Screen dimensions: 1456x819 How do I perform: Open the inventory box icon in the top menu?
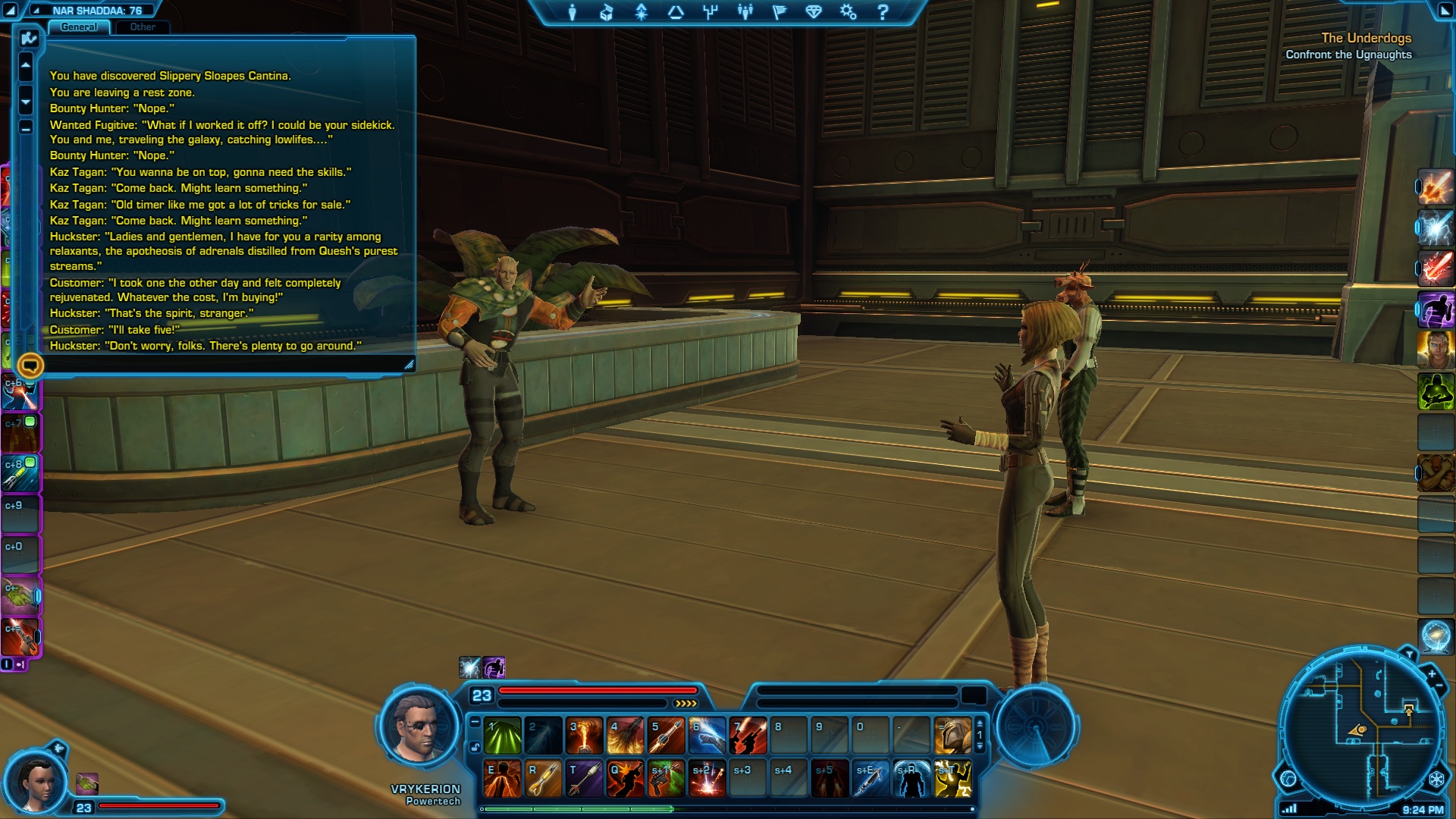coord(606,12)
